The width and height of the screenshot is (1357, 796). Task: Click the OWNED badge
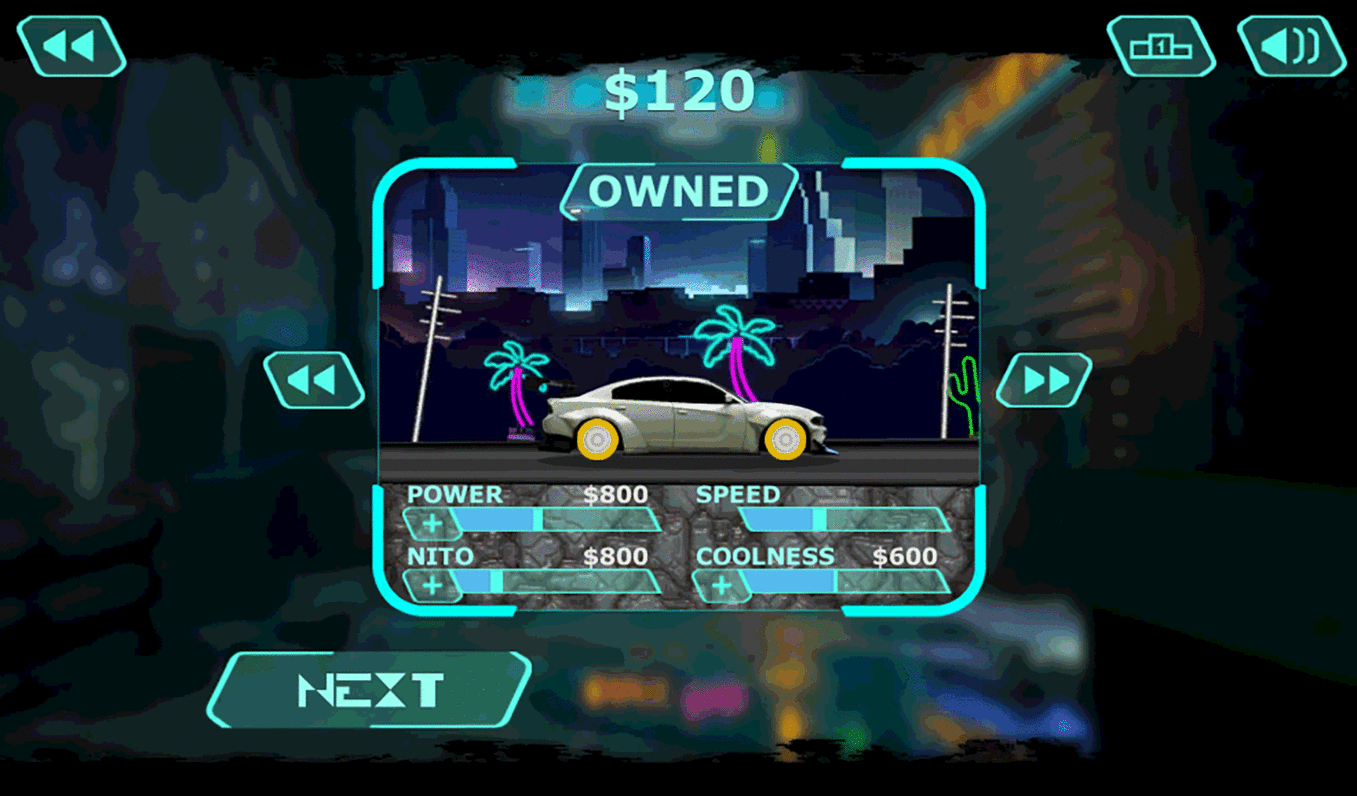tap(678, 191)
